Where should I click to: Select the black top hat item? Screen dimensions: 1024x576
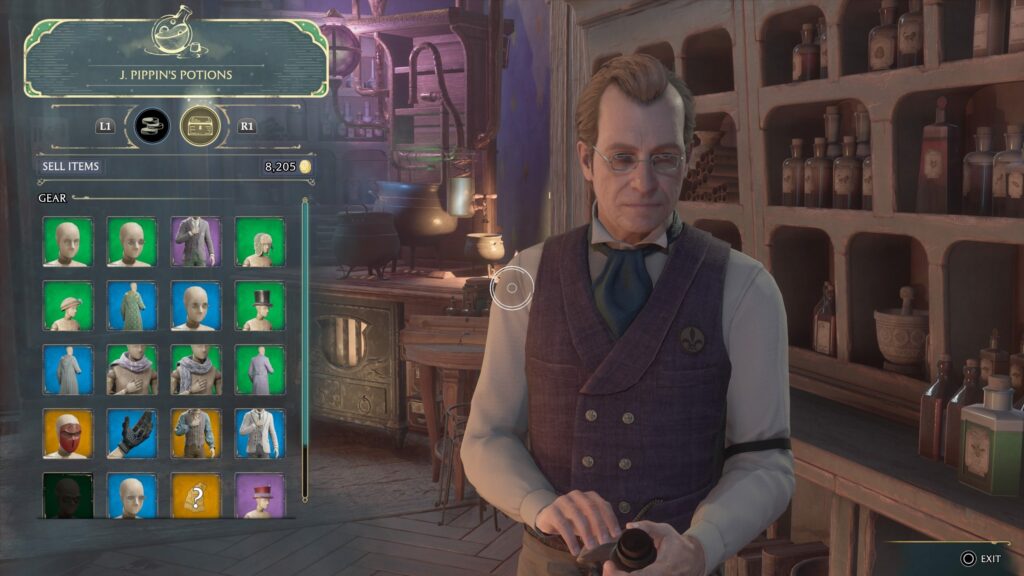[260, 306]
